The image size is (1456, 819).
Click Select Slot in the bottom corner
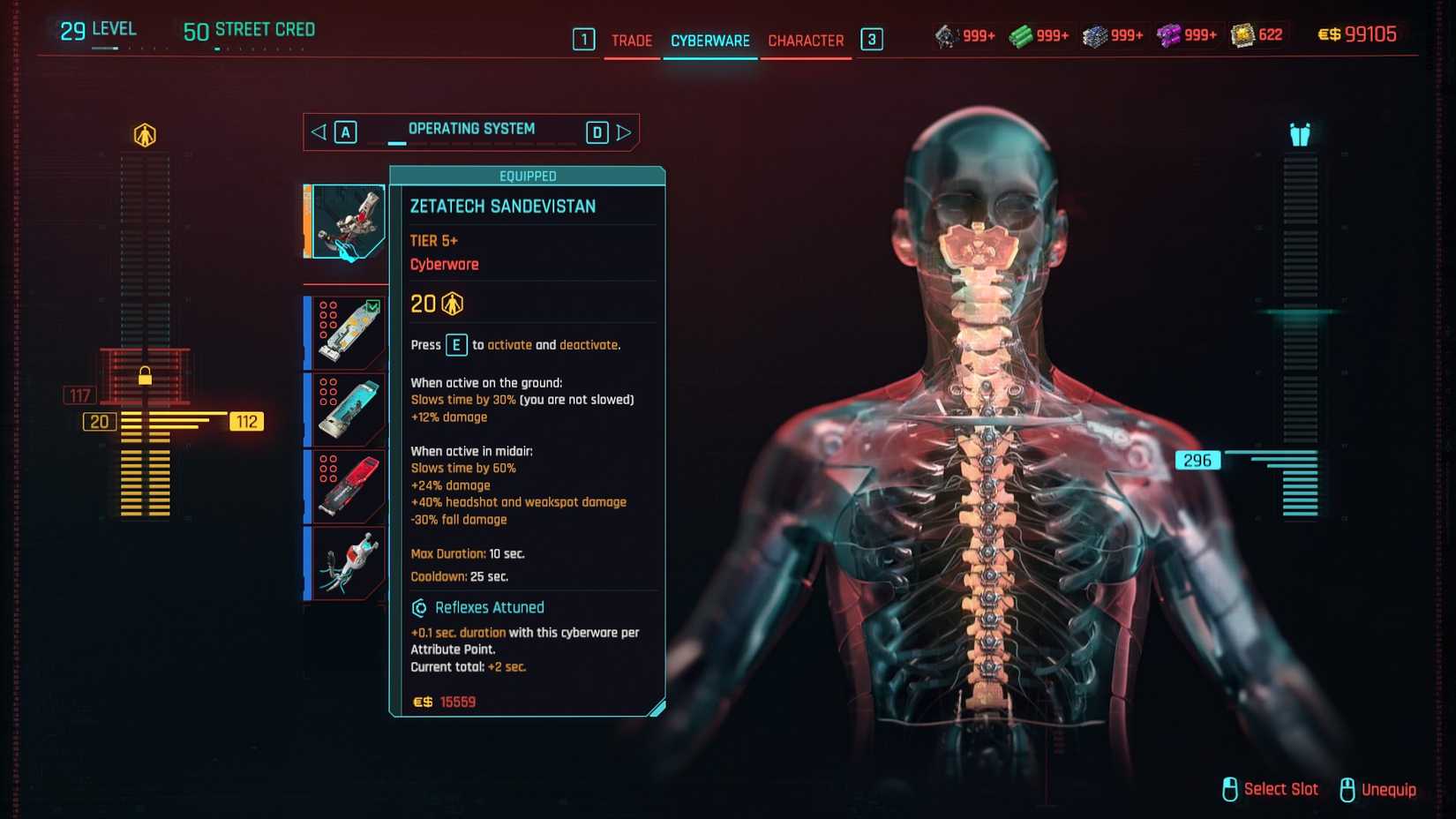point(1280,790)
